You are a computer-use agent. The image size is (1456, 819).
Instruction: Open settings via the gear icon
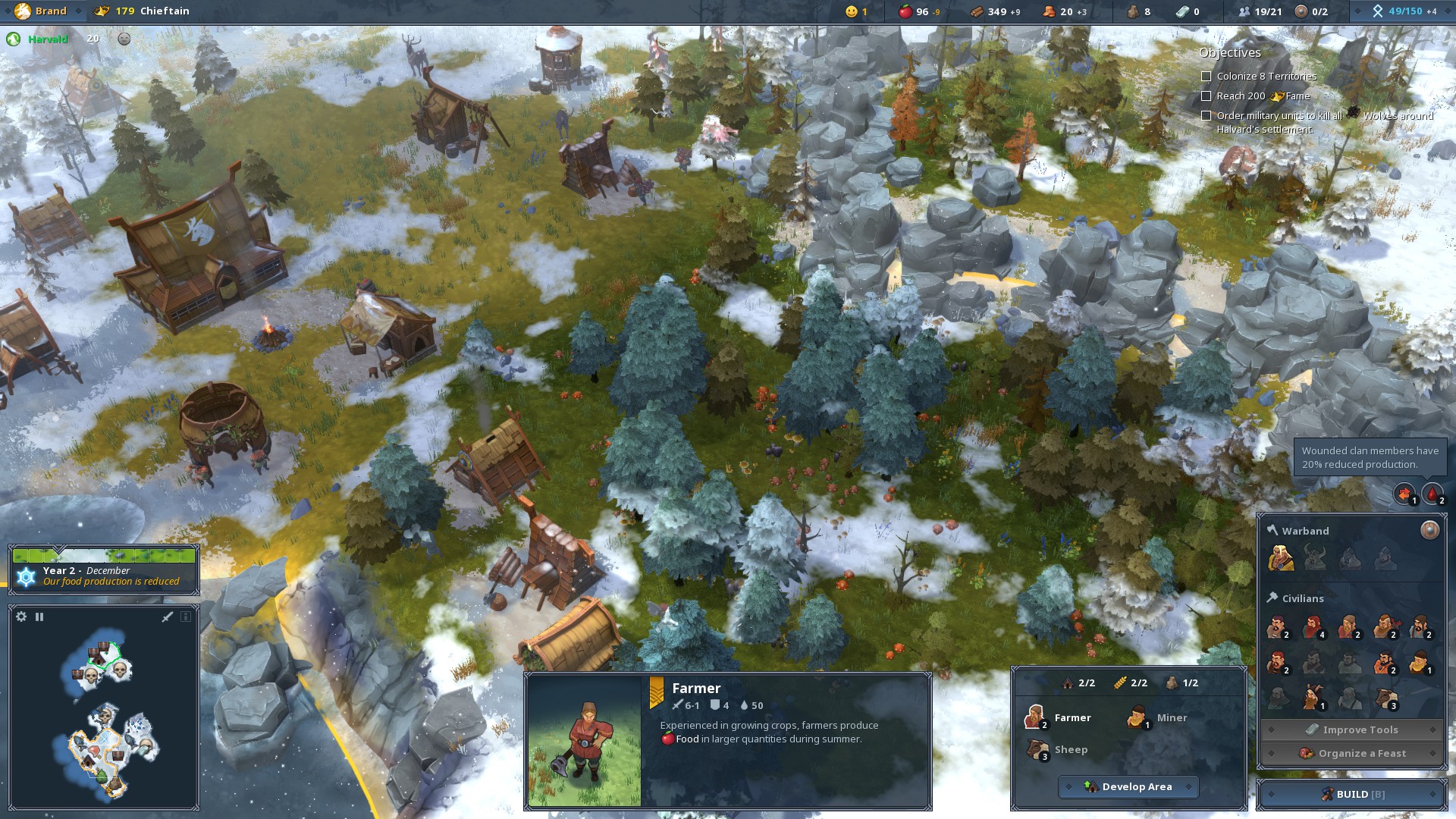click(21, 617)
